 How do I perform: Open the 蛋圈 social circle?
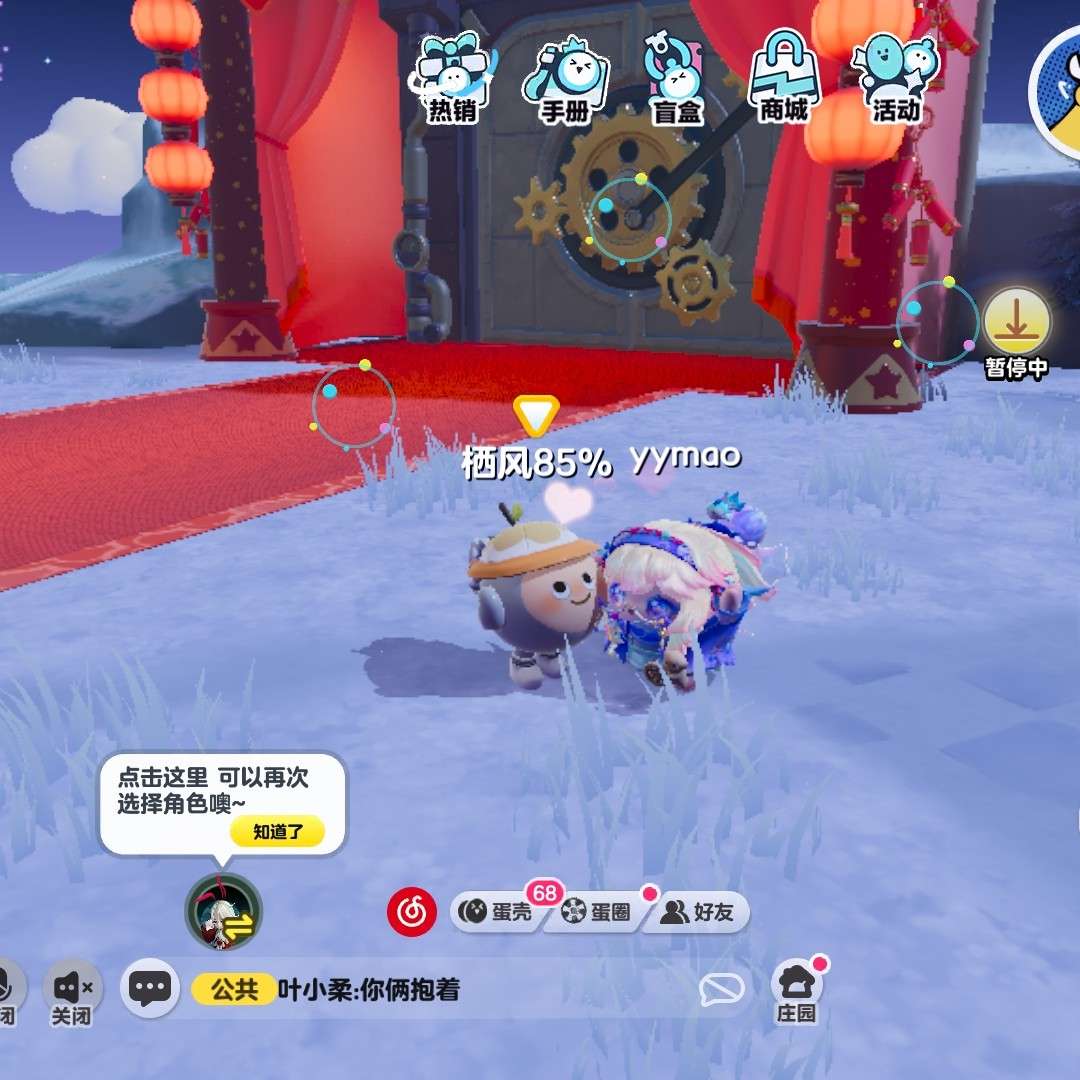tap(598, 912)
